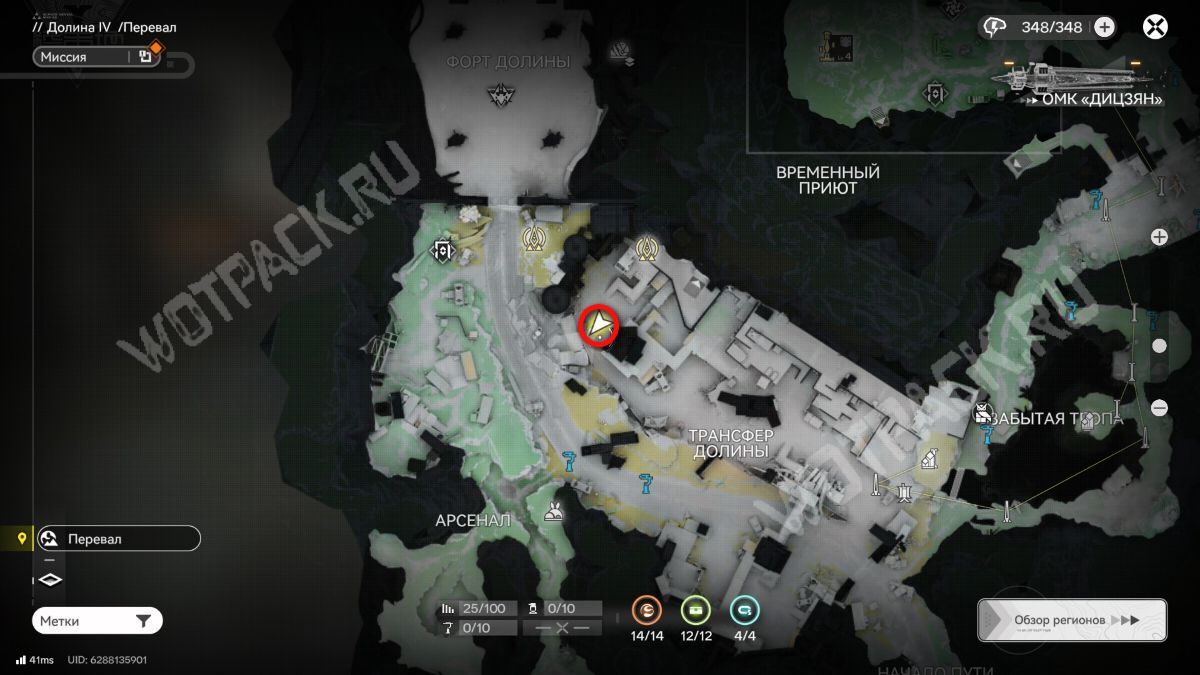
Task: Select the Перевал area entry
Action: tap(118, 539)
